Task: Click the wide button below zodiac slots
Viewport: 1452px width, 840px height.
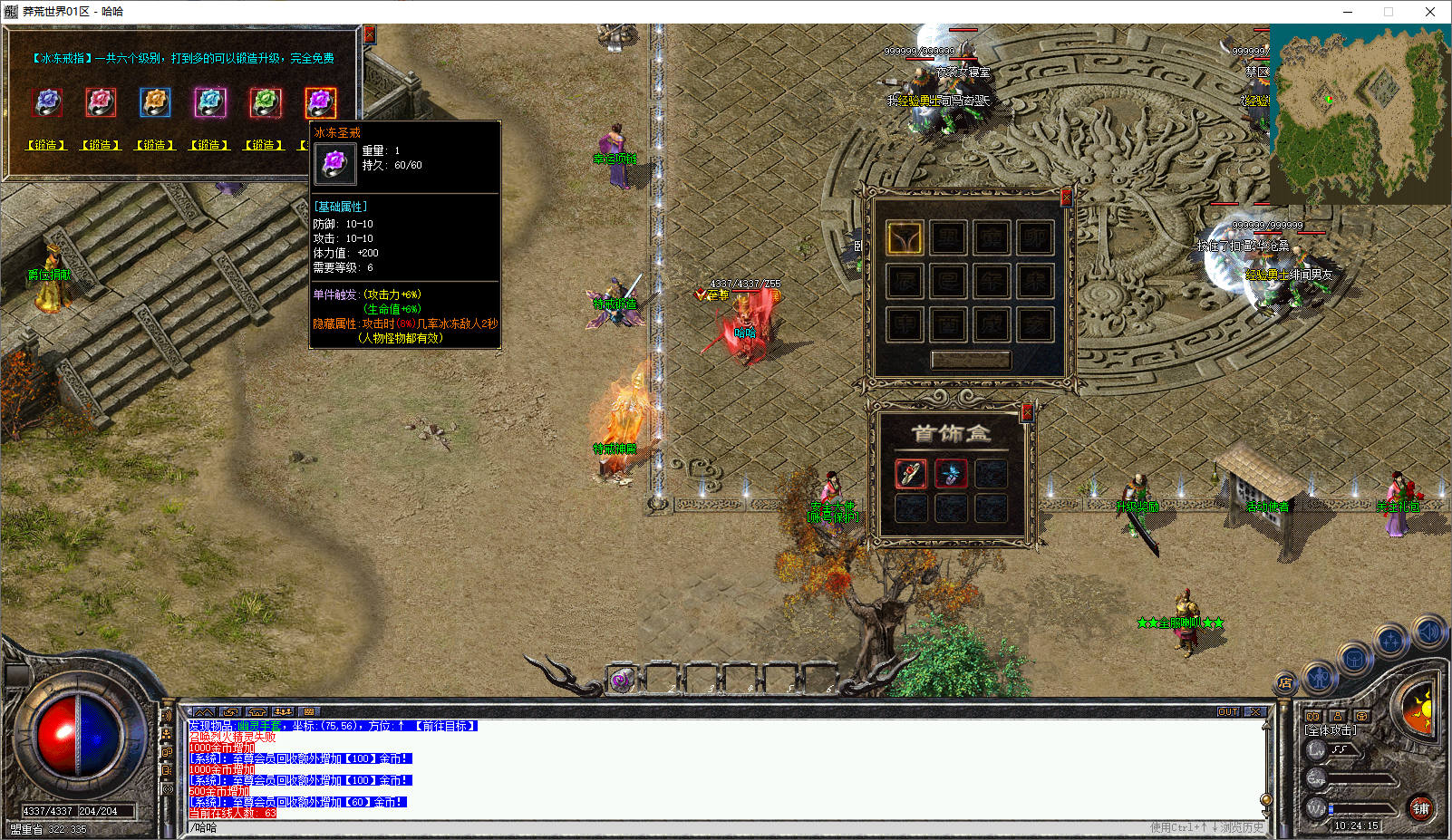Action: [x=970, y=360]
